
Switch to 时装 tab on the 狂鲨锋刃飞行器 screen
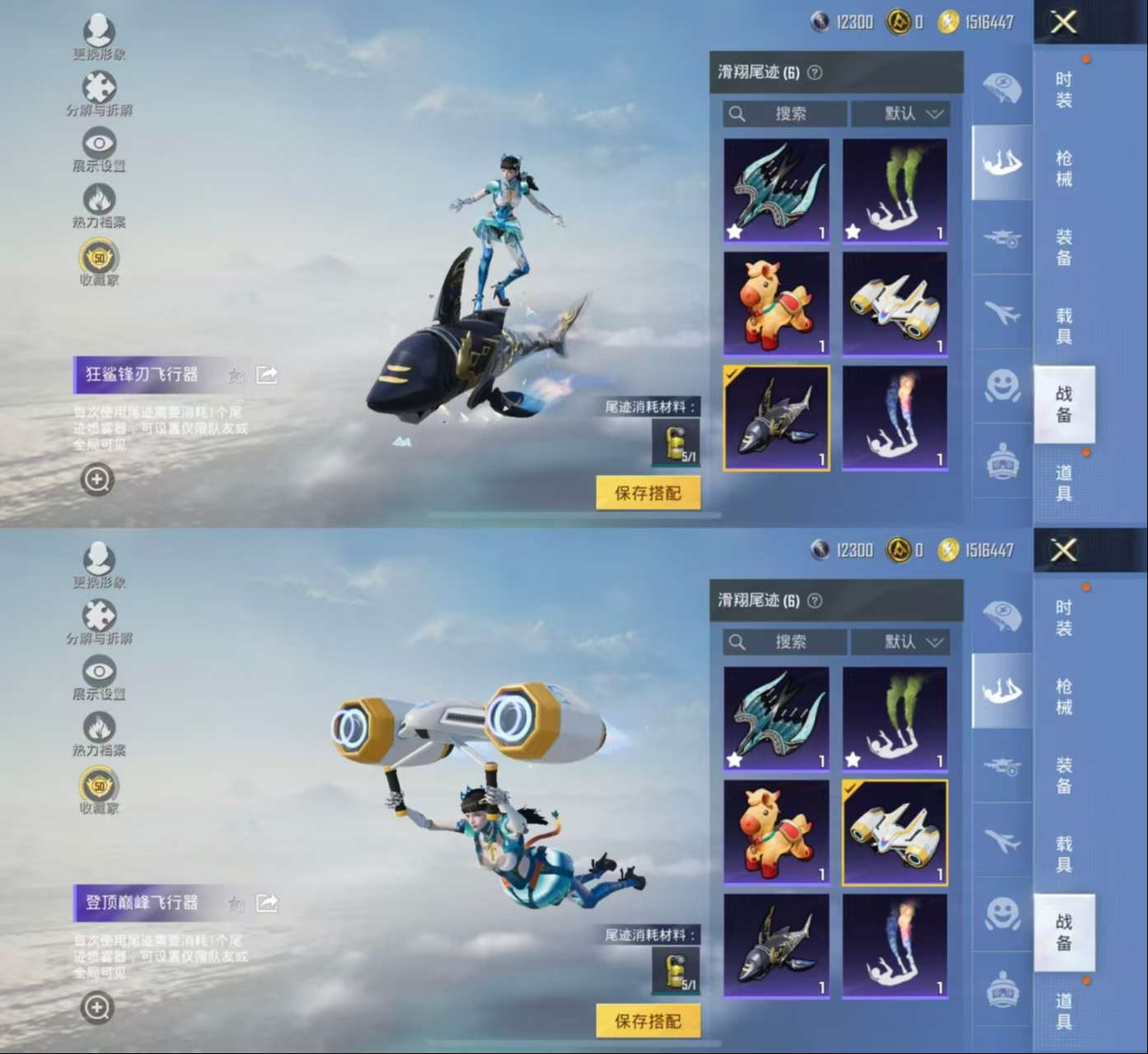(x=1064, y=90)
